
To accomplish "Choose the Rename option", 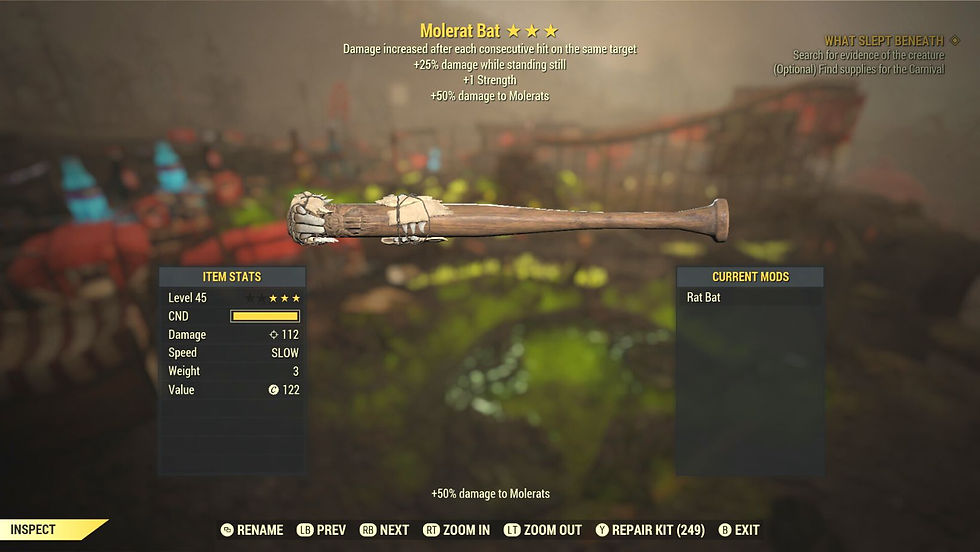I will (x=252, y=530).
